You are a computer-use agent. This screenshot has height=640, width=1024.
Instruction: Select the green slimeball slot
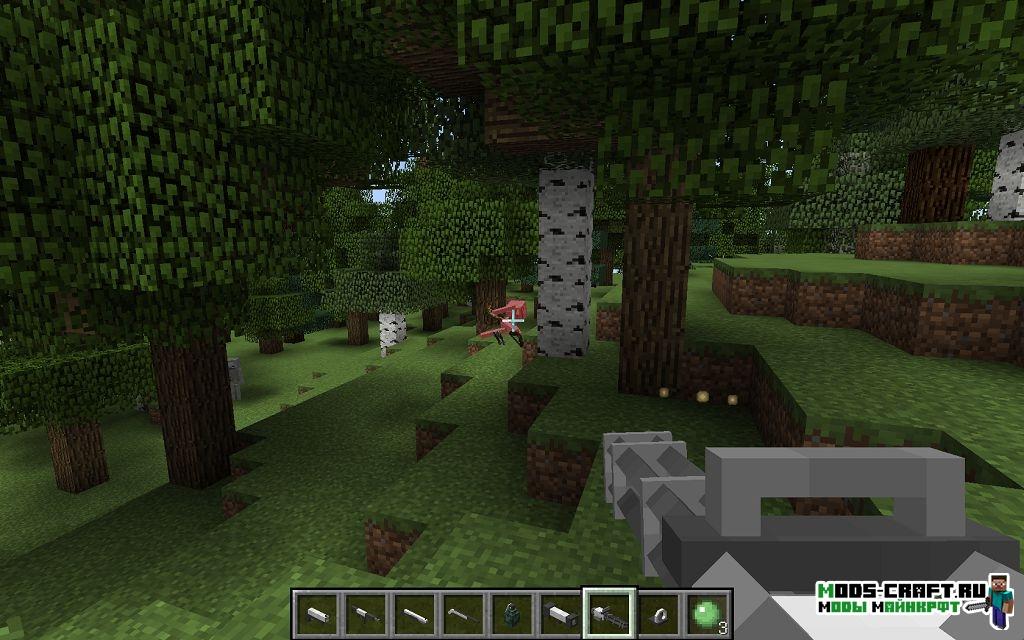tap(706, 610)
